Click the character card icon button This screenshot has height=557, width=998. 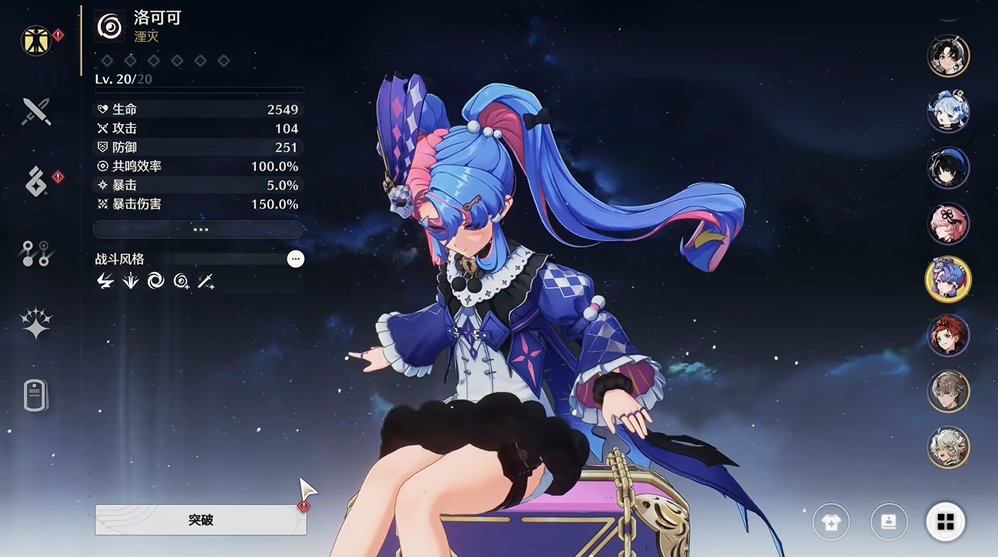pos(888,521)
